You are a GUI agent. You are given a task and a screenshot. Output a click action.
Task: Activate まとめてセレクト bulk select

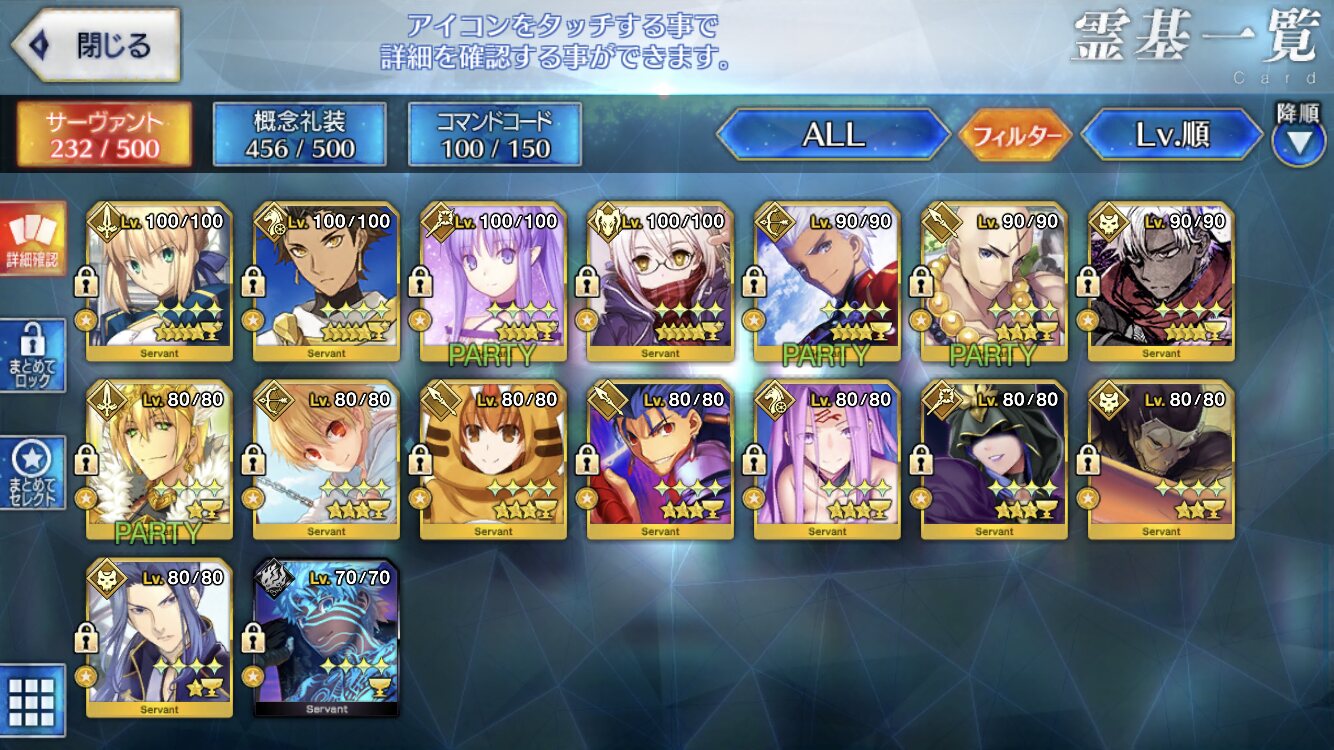33,472
